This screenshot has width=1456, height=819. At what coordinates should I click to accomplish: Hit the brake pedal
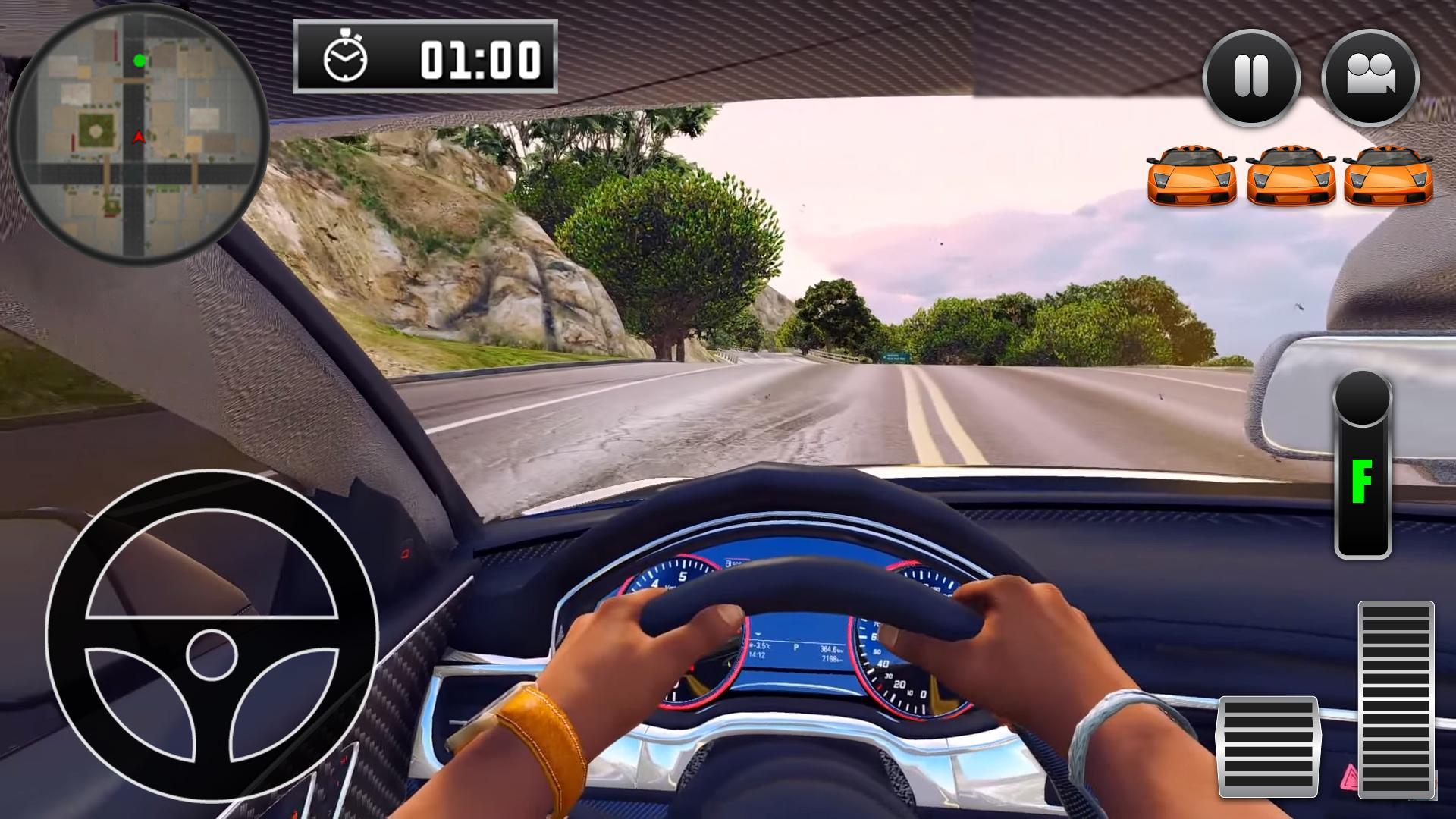coord(1269,745)
